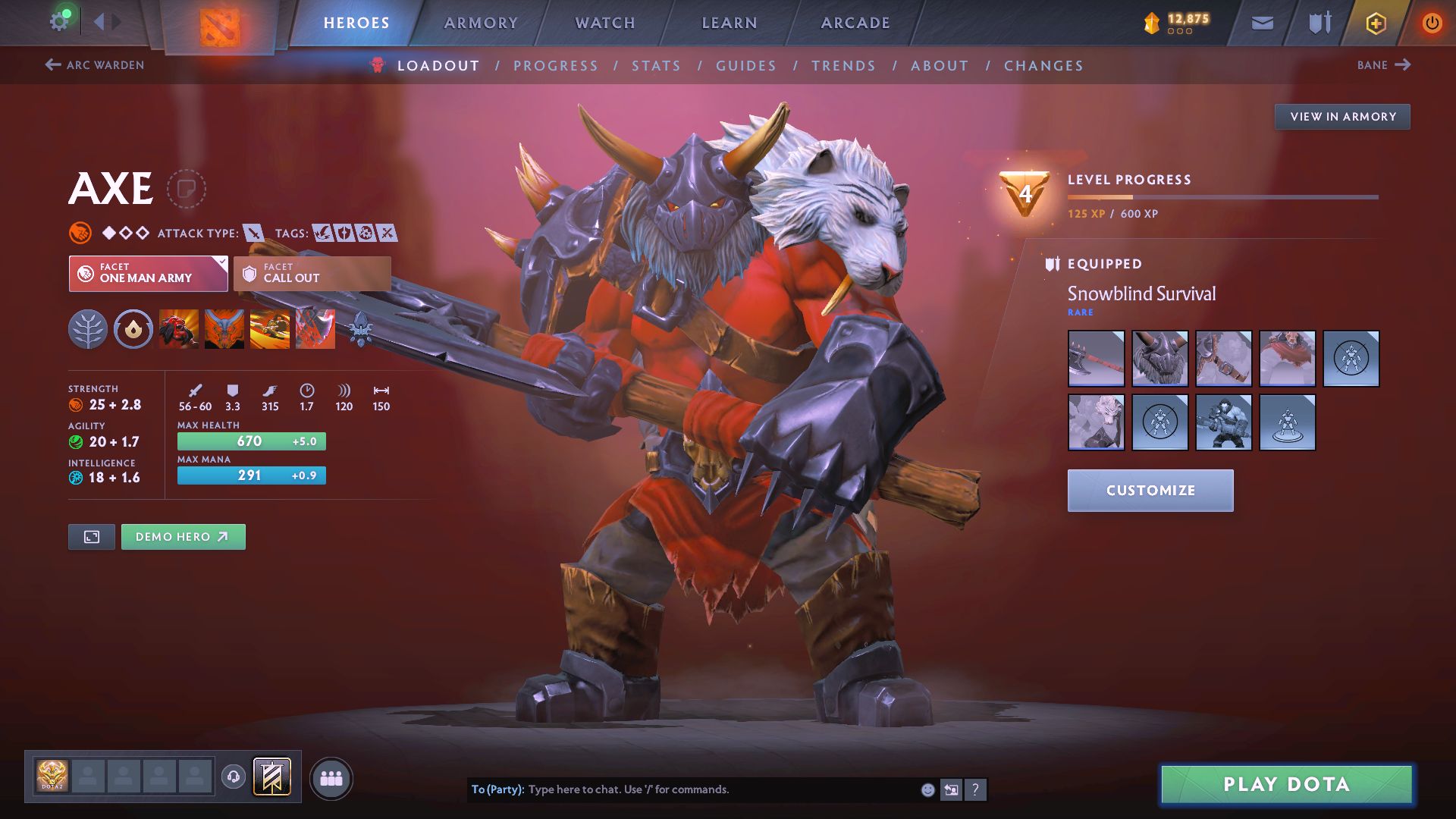Screen dimensions: 1456x819
Task: Open the Guides section
Action: 746,66
